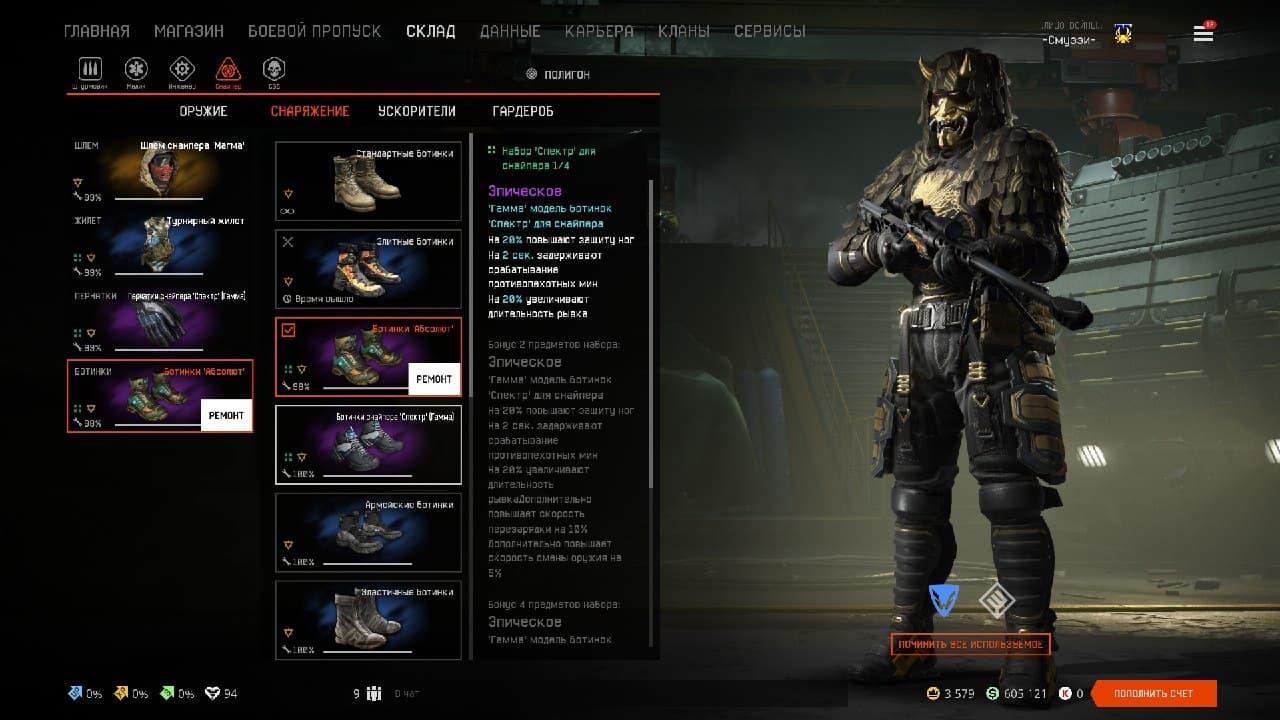Pick the Армейские ботинки item
1280x720 pixels.
(x=368, y=532)
